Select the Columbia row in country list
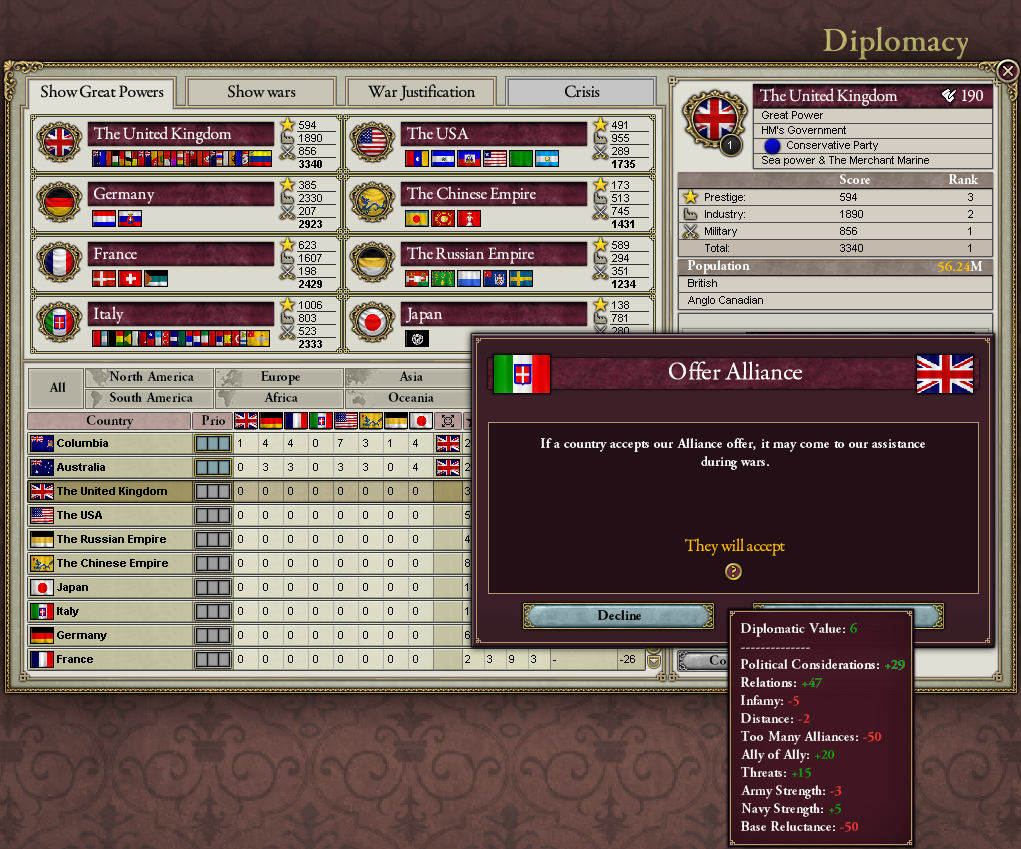 point(110,443)
